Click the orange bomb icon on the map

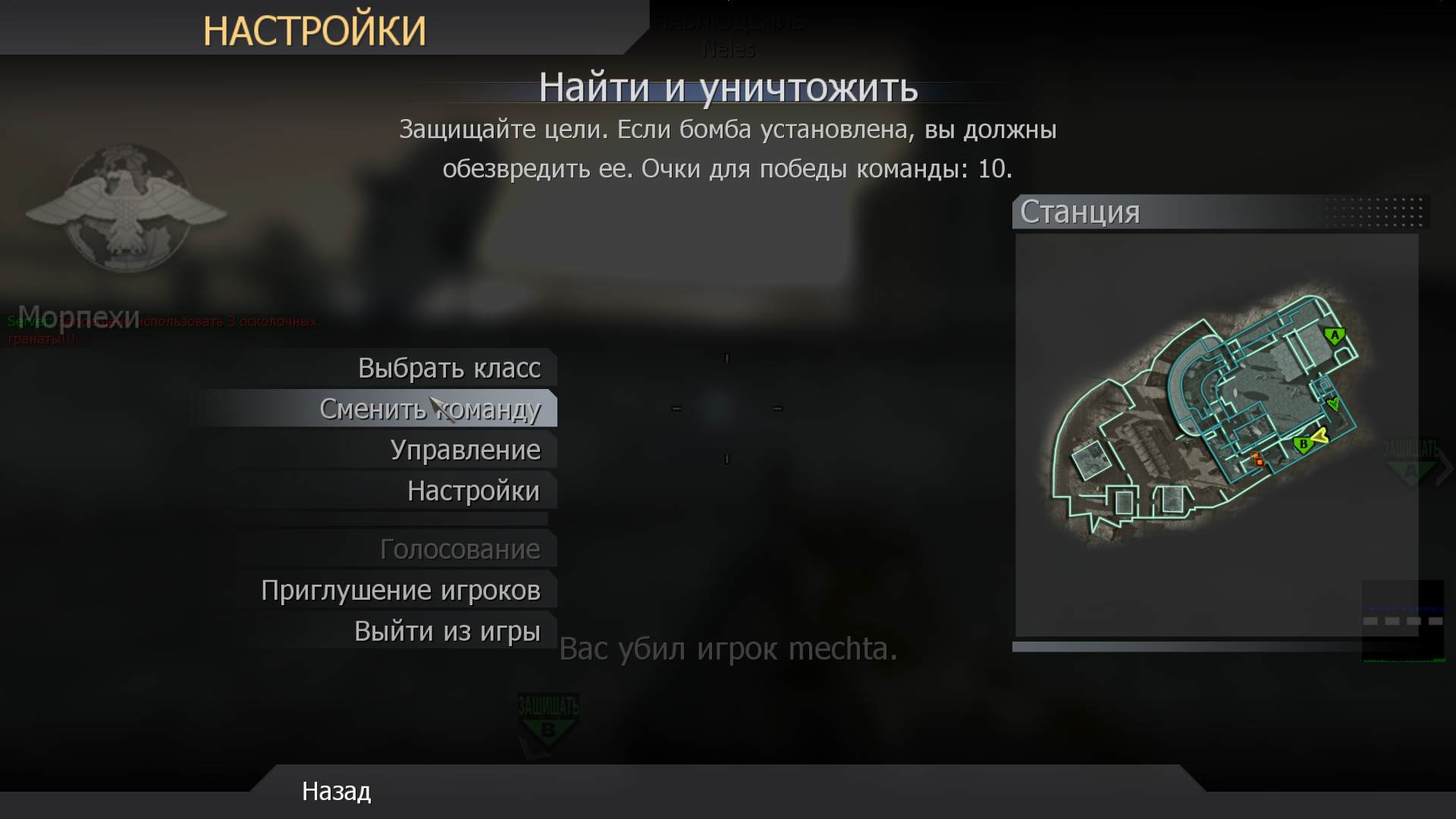click(1257, 460)
